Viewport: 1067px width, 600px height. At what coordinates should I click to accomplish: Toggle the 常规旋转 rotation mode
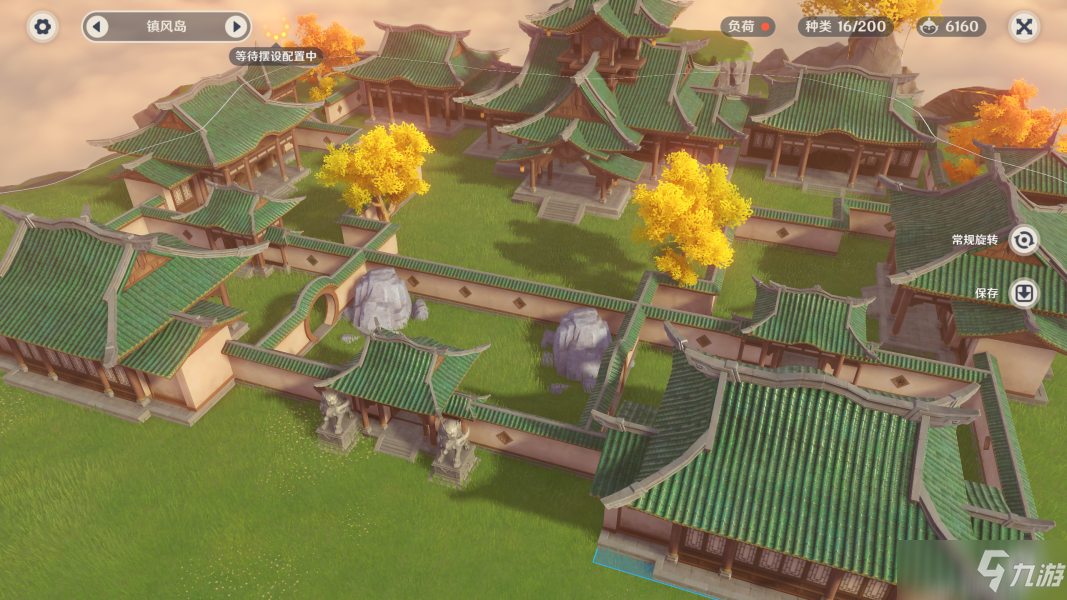click(x=1024, y=240)
